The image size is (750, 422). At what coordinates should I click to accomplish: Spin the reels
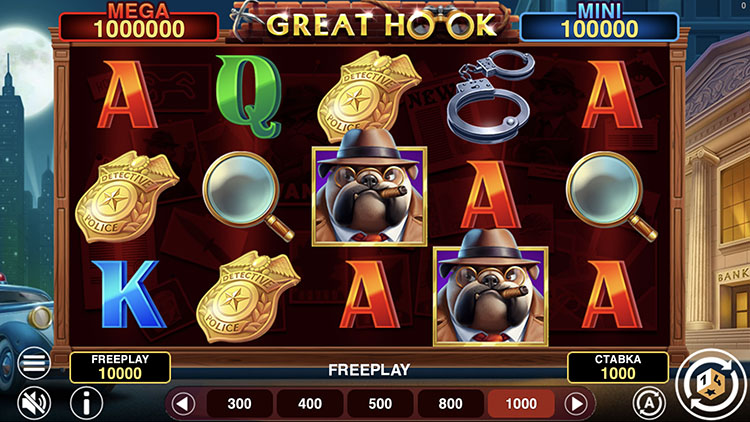tap(707, 381)
